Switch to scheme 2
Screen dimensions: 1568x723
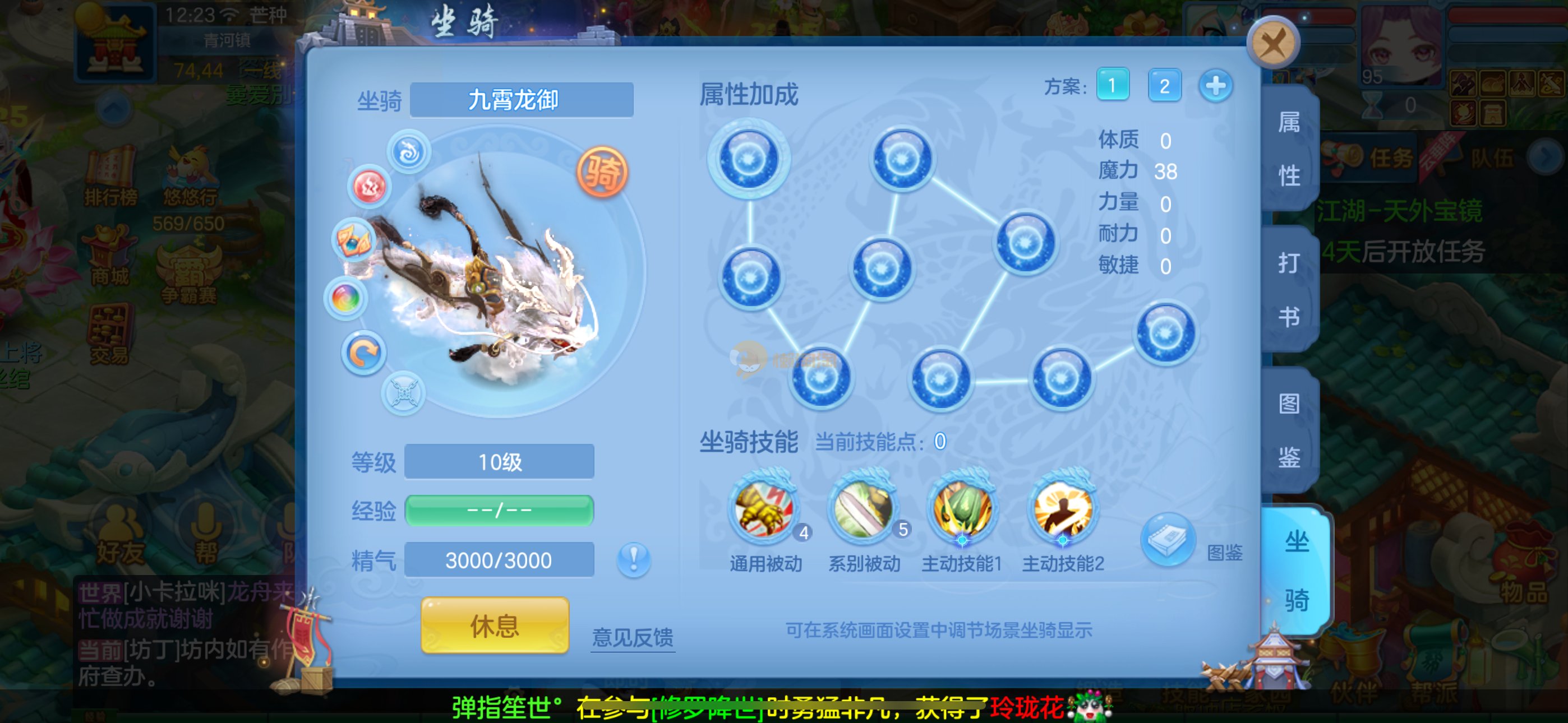coord(1164,86)
